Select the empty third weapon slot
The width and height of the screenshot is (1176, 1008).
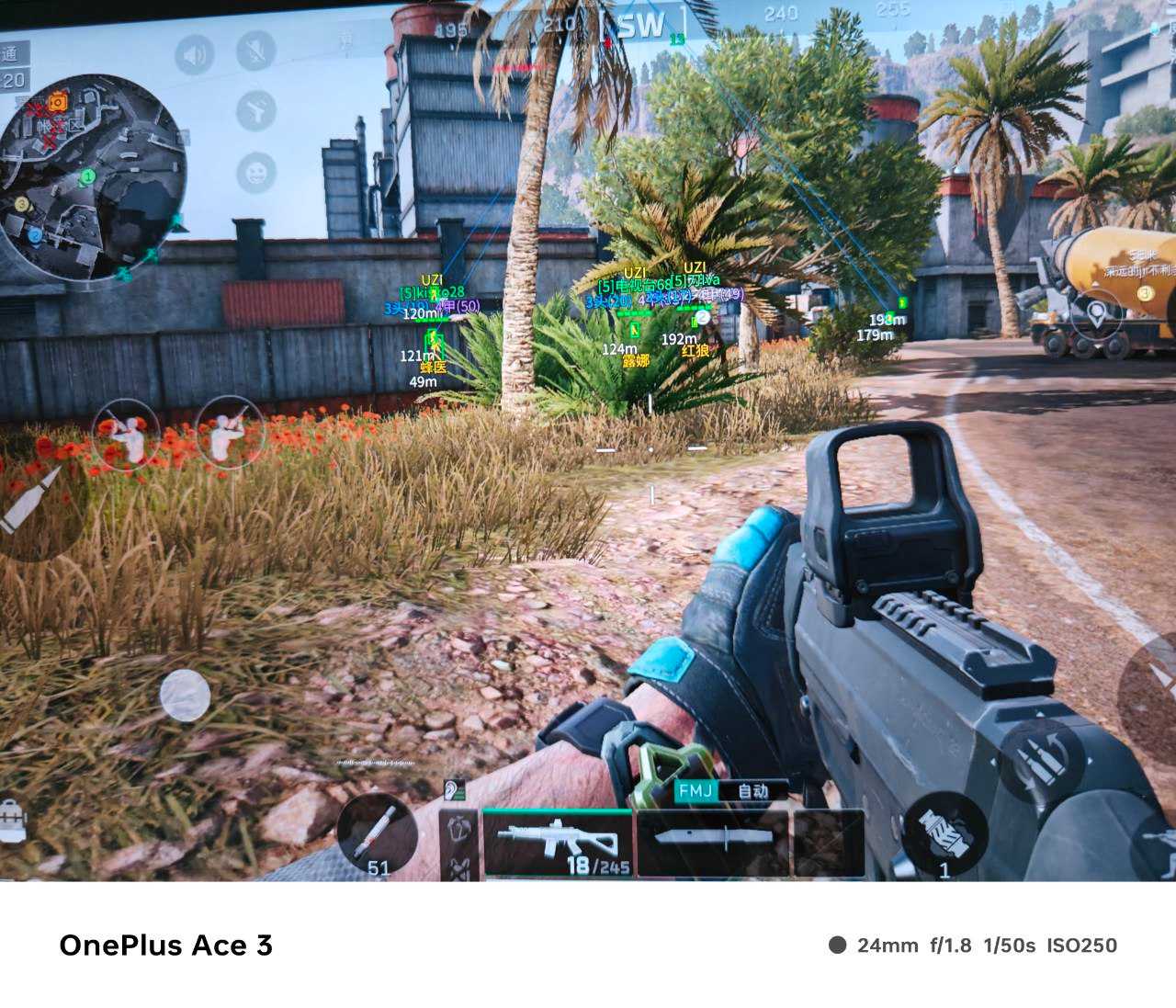click(x=828, y=842)
